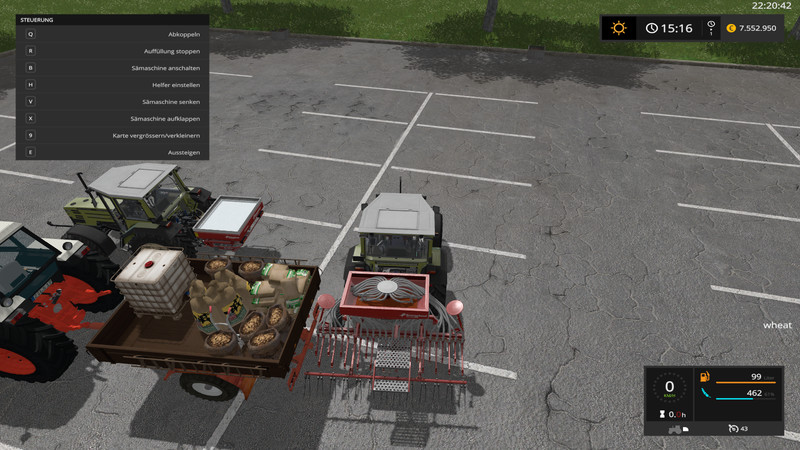
Task: Toggle the cruise control speed icon
Action: click(735, 429)
